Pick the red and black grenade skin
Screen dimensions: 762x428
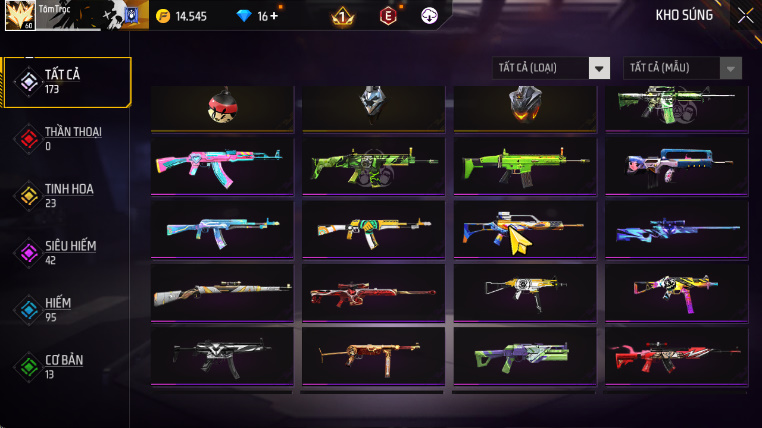point(222,105)
